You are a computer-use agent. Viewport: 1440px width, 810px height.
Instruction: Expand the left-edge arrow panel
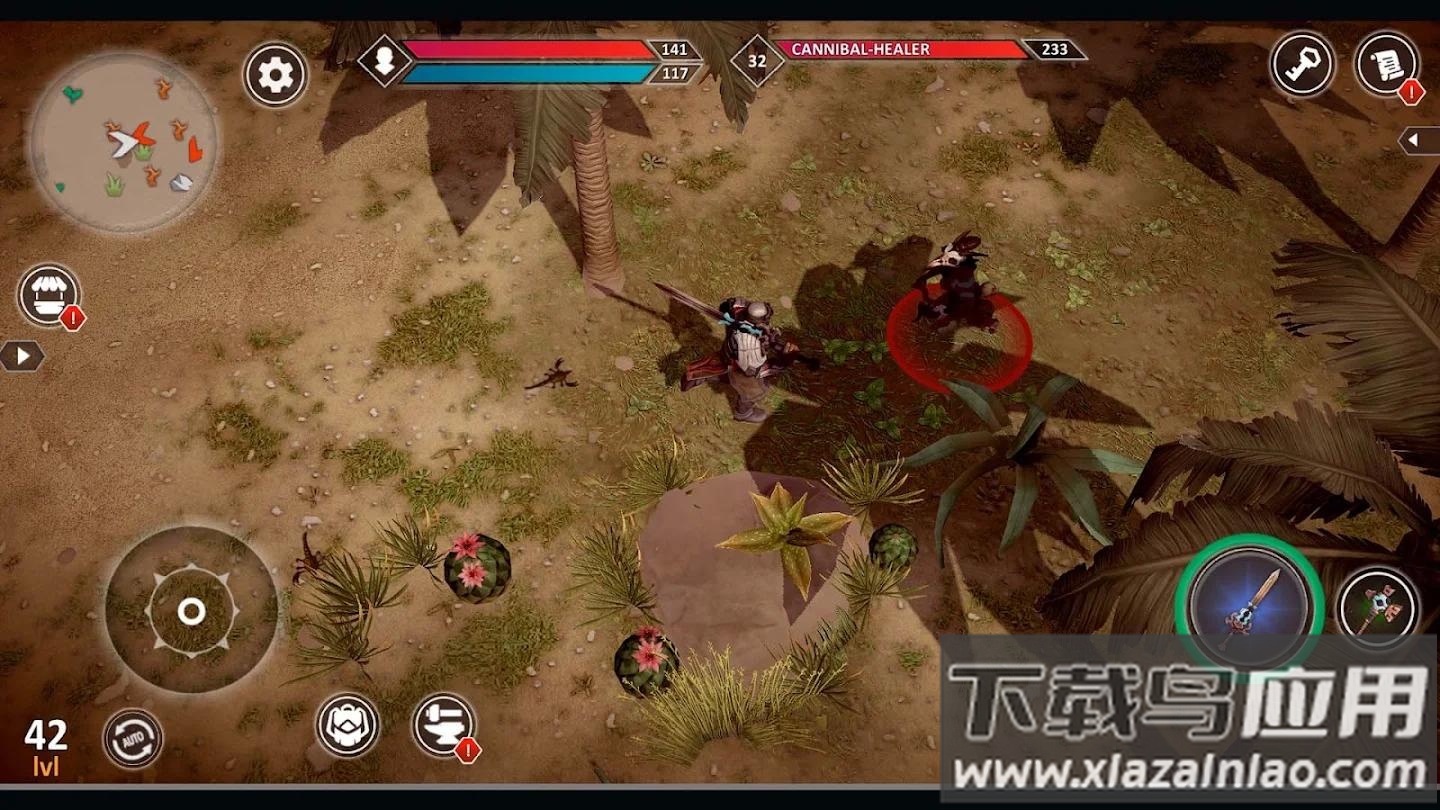21,356
